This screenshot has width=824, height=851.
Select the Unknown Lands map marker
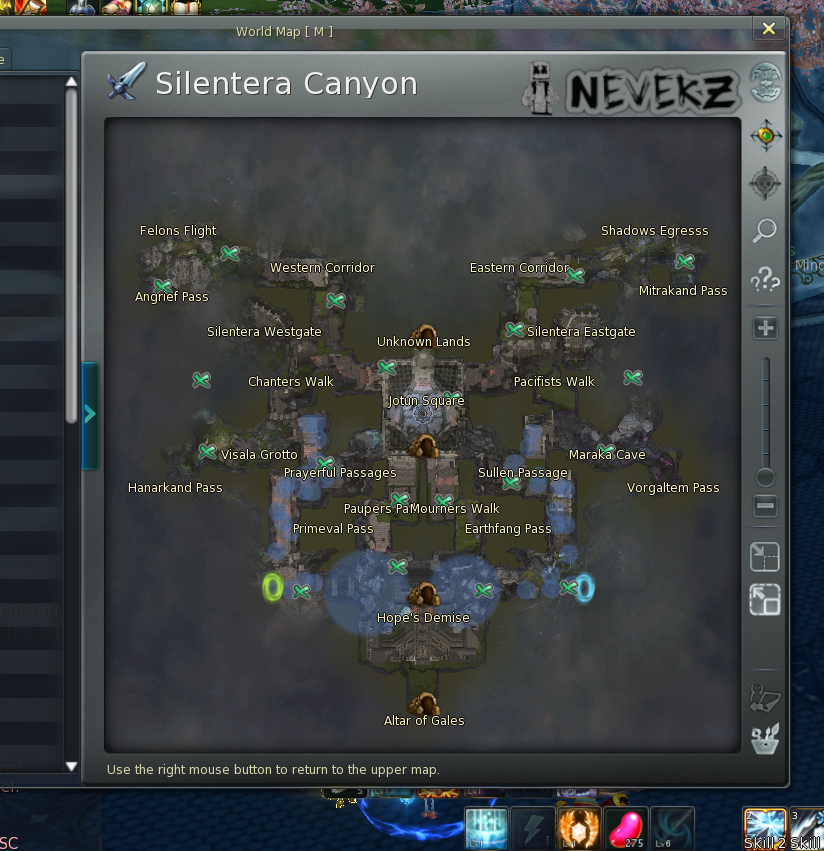click(425, 333)
